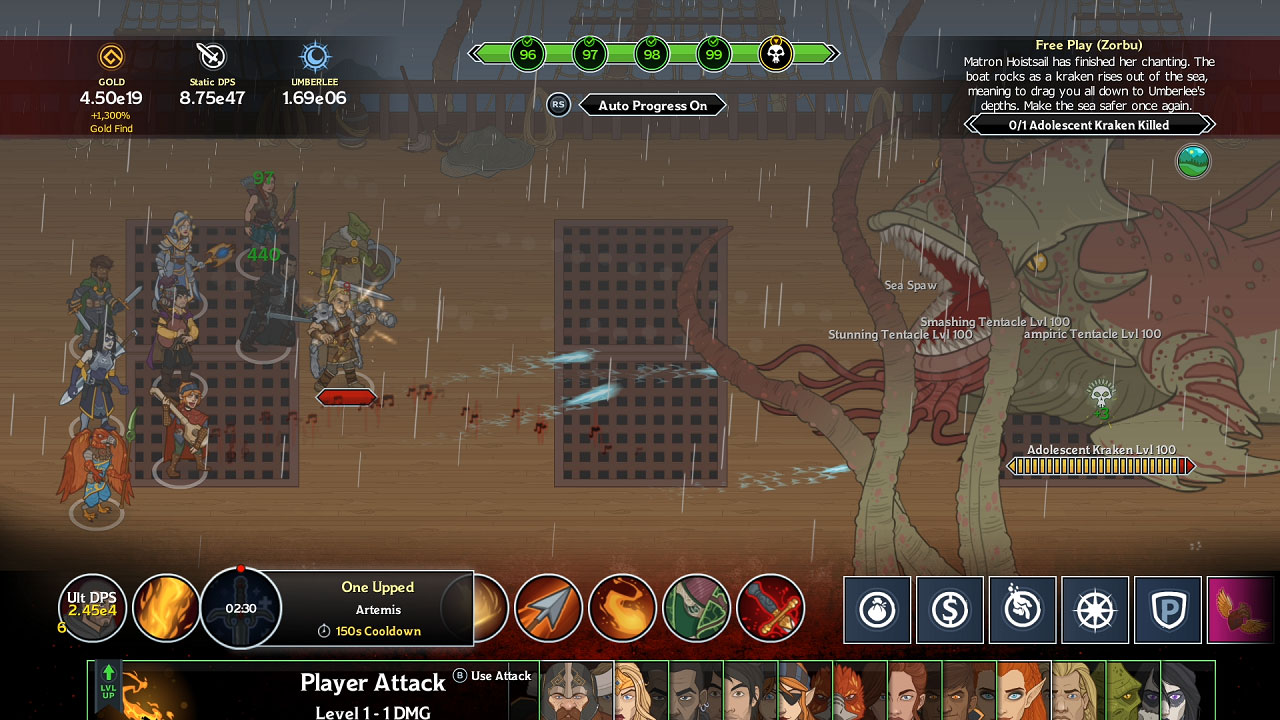Click the Adolescent Kraken health bar
1280x720 pixels.
pos(1100,465)
